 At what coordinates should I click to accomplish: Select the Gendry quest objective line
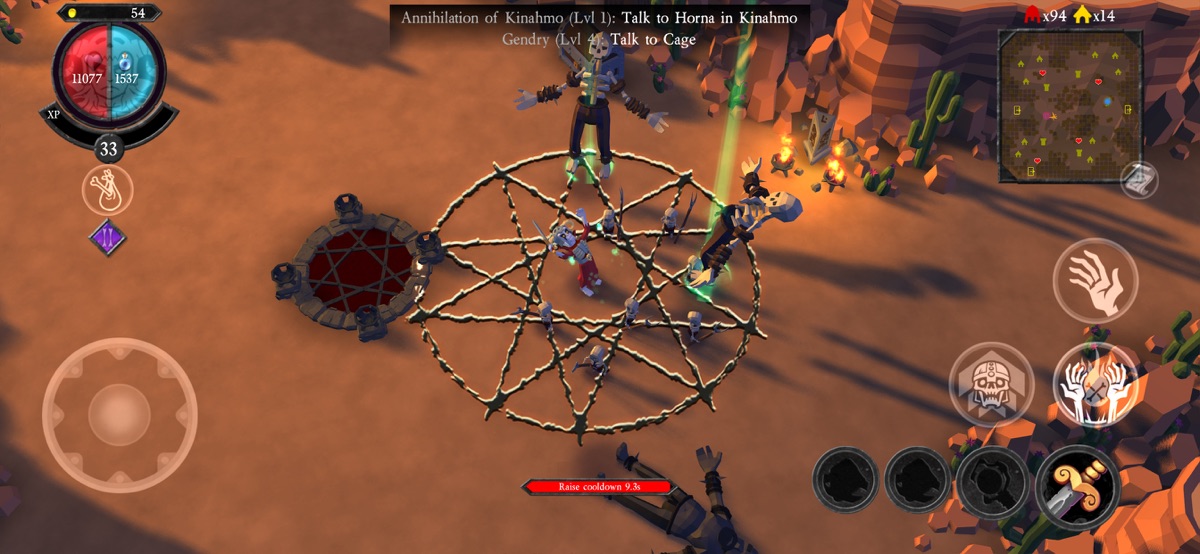(599, 40)
